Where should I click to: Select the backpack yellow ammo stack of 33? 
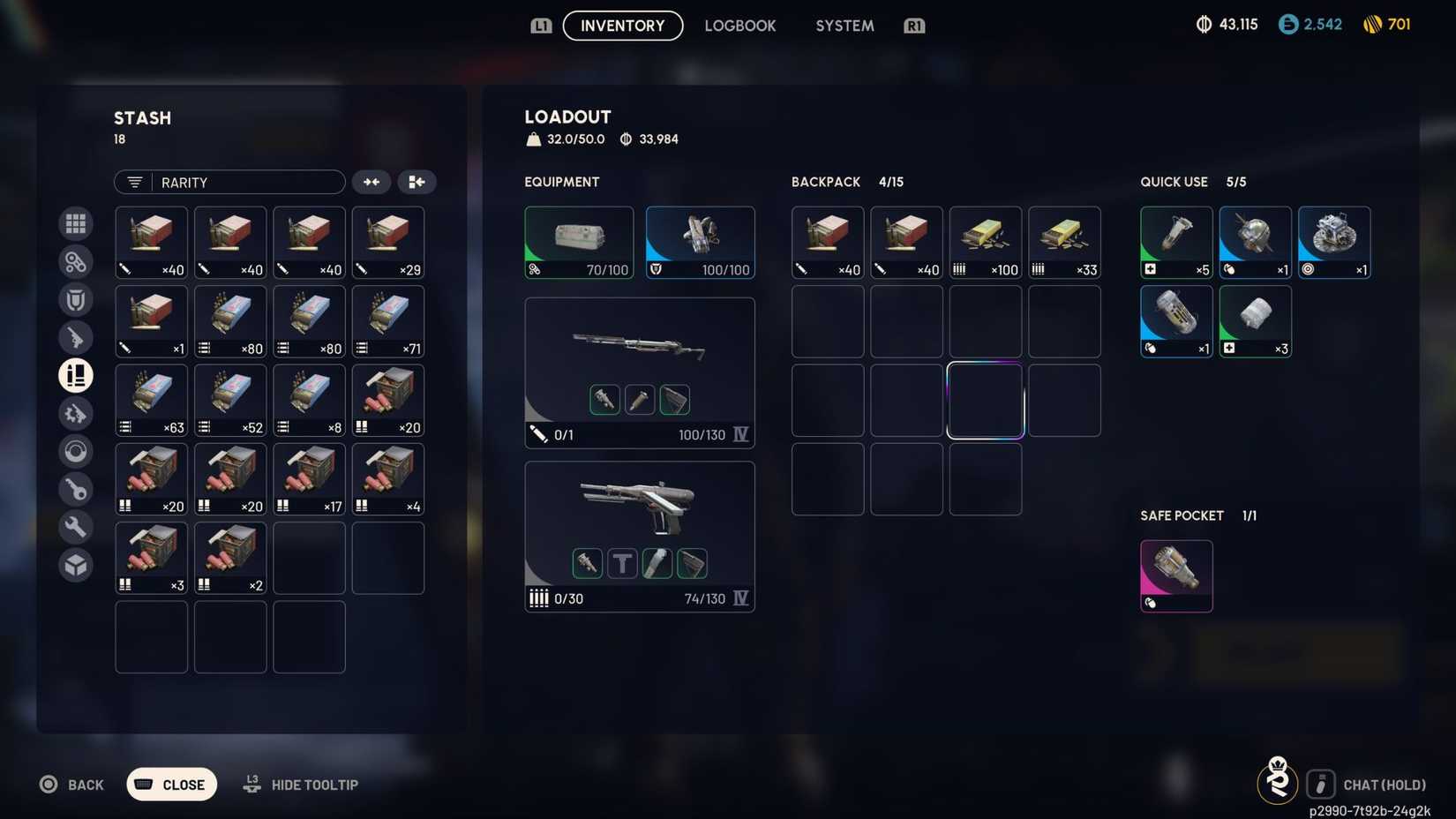(x=1064, y=243)
